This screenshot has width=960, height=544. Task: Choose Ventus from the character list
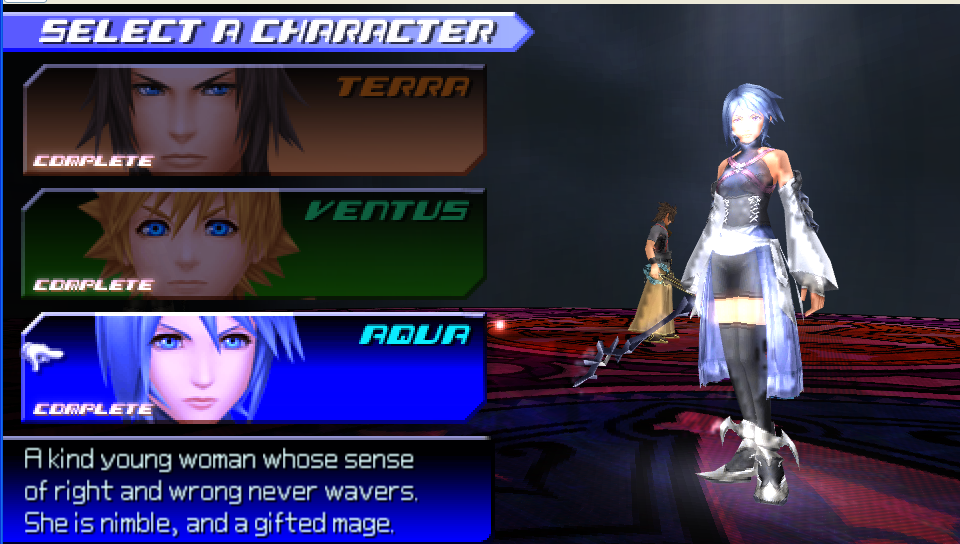coord(254,243)
